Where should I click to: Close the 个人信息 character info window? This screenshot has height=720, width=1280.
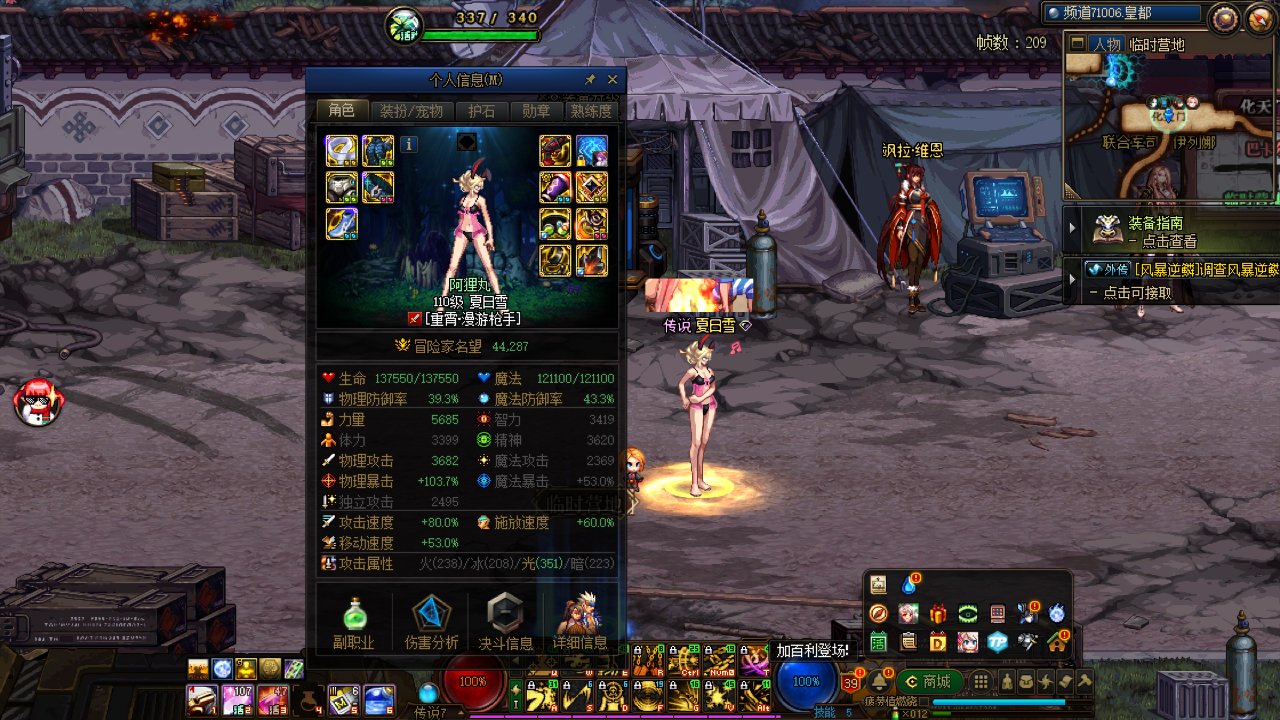pyautogui.click(x=612, y=80)
